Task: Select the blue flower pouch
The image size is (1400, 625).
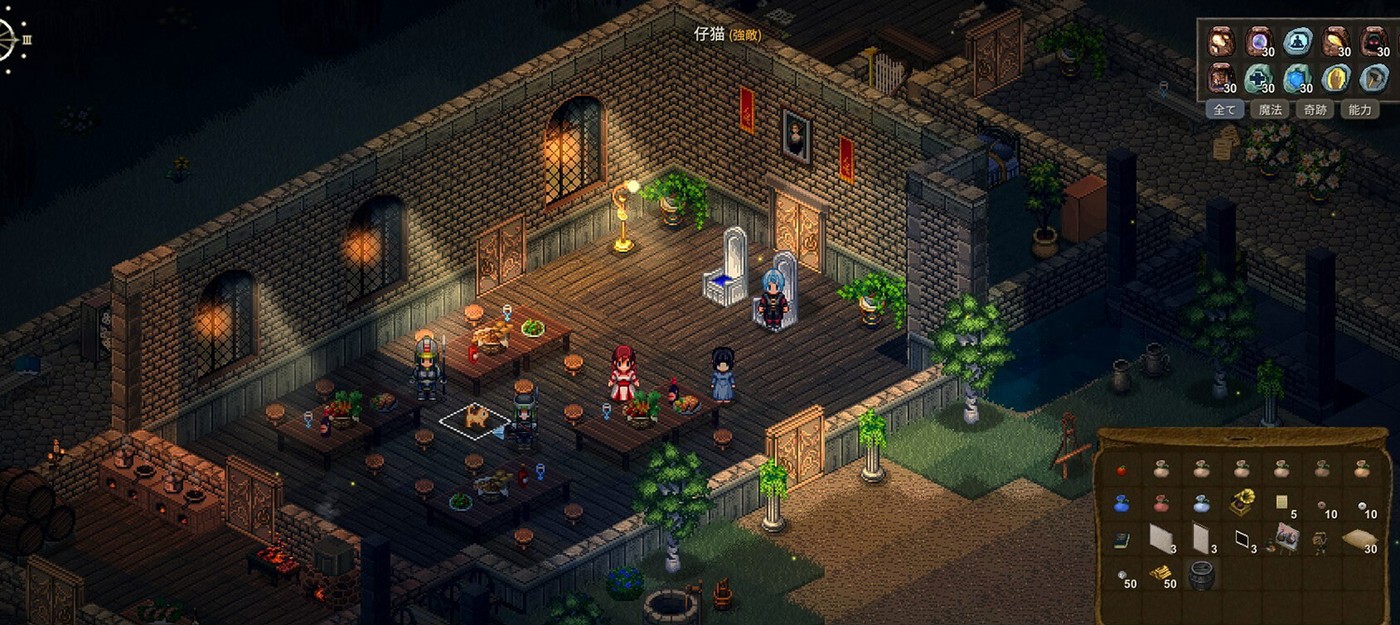Action: pyautogui.click(x=1121, y=503)
